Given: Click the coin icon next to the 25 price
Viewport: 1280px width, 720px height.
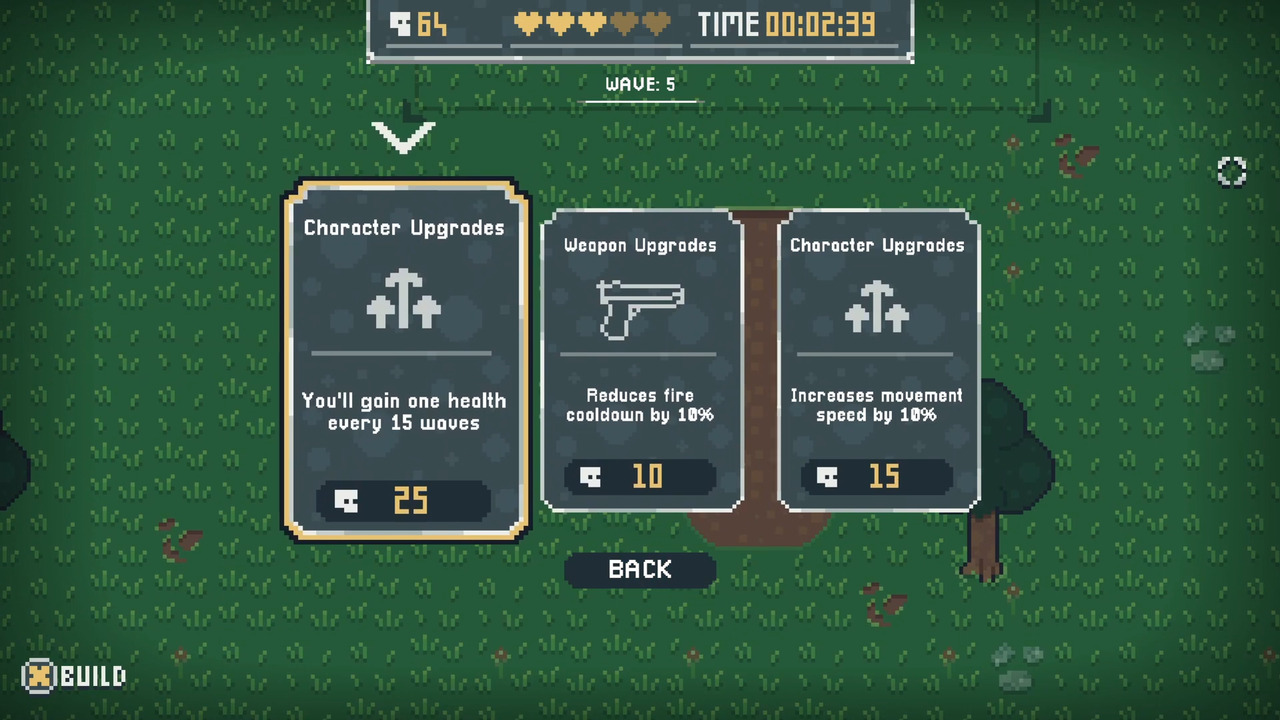Looking at the screenshot, I should click(x=345, y=501).
